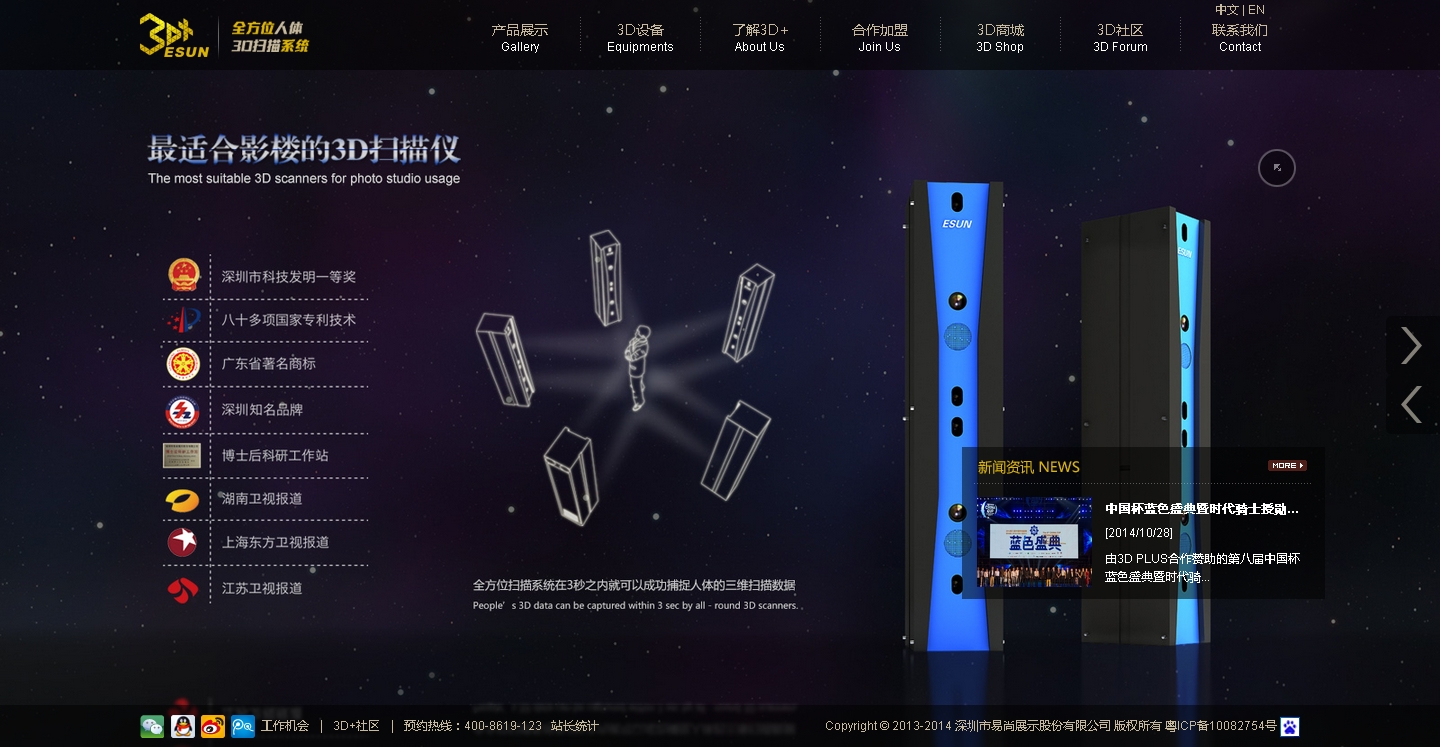Click the MORE button in the news panel

(x=1287, y=466)
